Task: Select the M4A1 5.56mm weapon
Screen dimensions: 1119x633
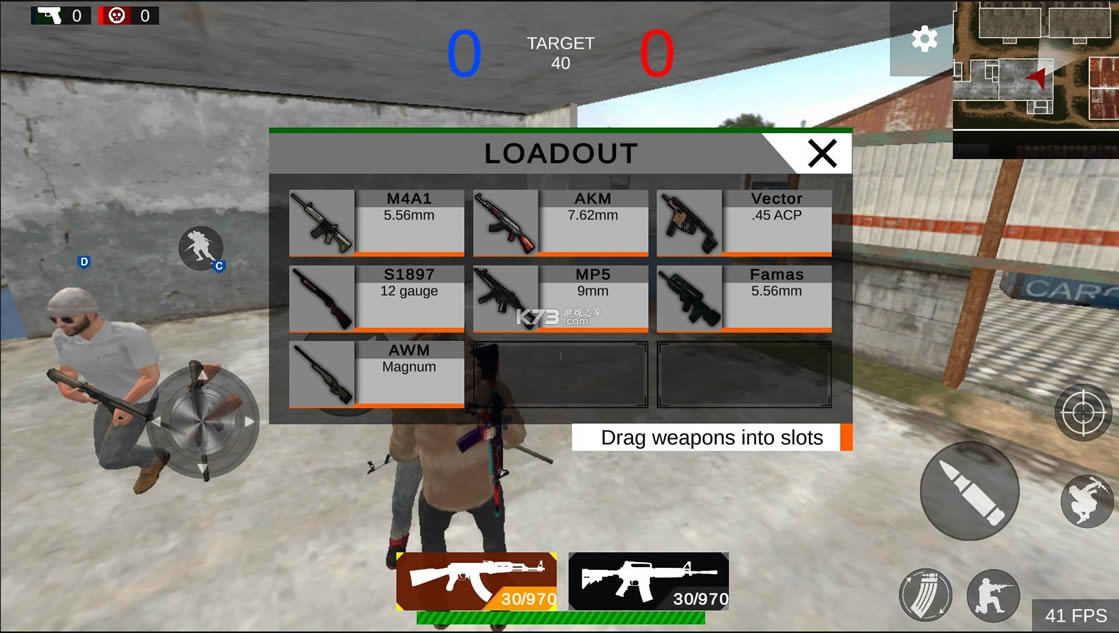Action: click(376, 223)
